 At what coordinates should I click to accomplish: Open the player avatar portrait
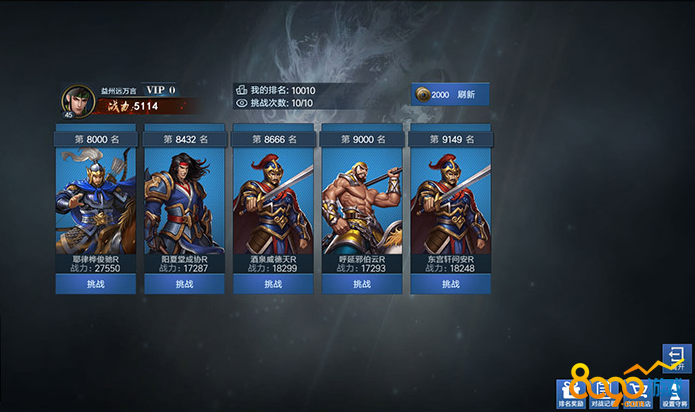point(77,100)
